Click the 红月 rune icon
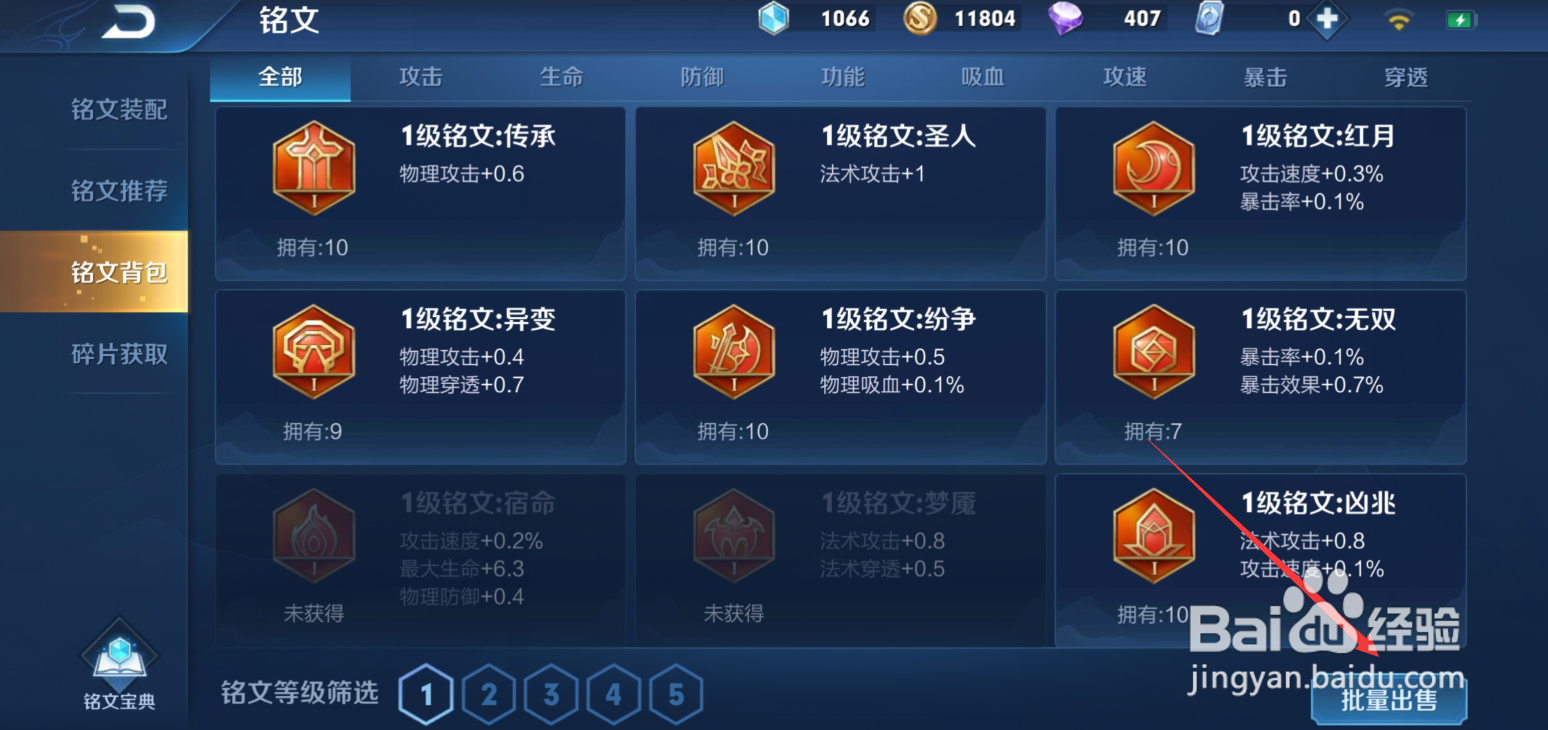Image resolution: width=1548 pixels, height=730 pixels. tap(1153, 167)
